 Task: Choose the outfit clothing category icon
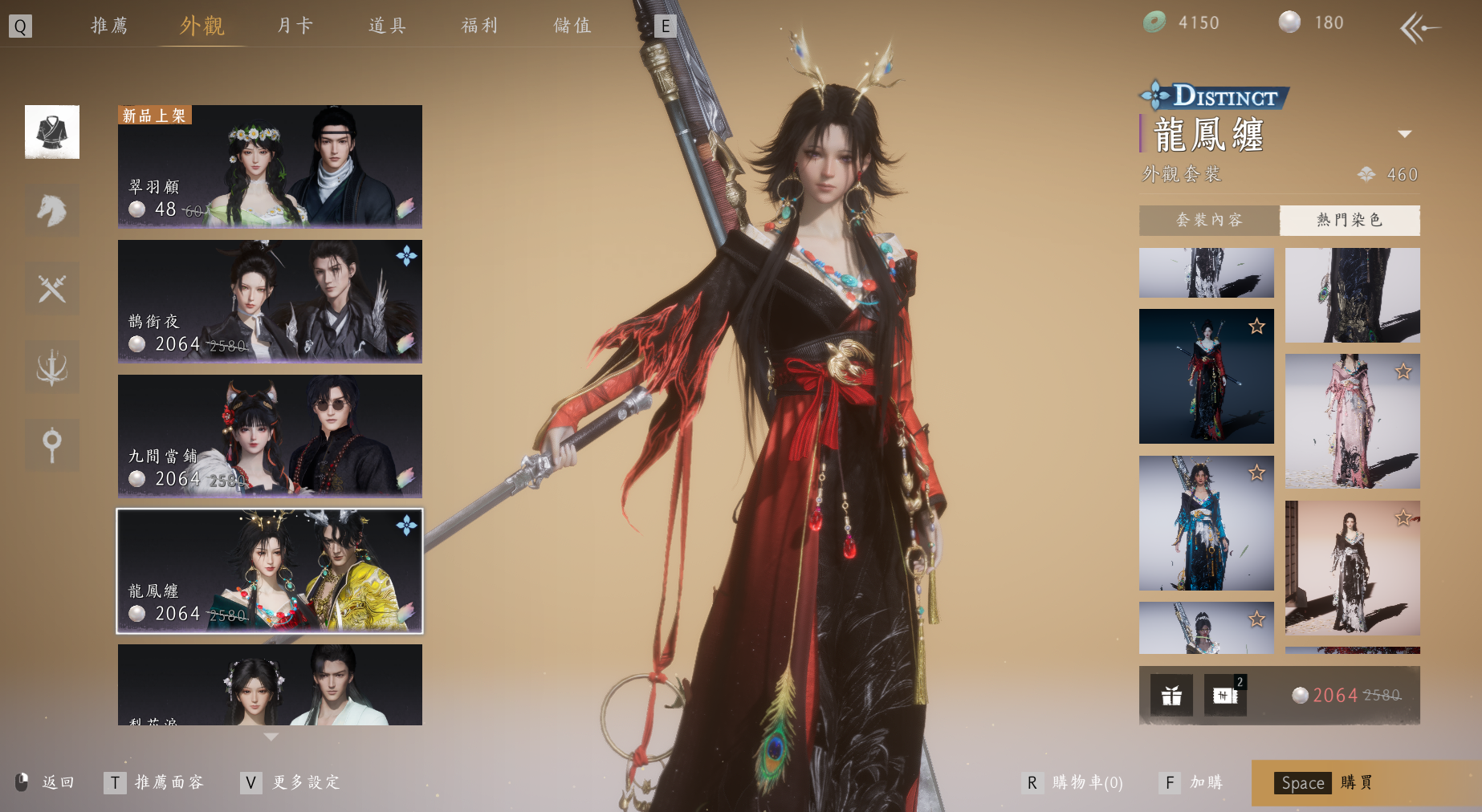[x=52, y=132]
